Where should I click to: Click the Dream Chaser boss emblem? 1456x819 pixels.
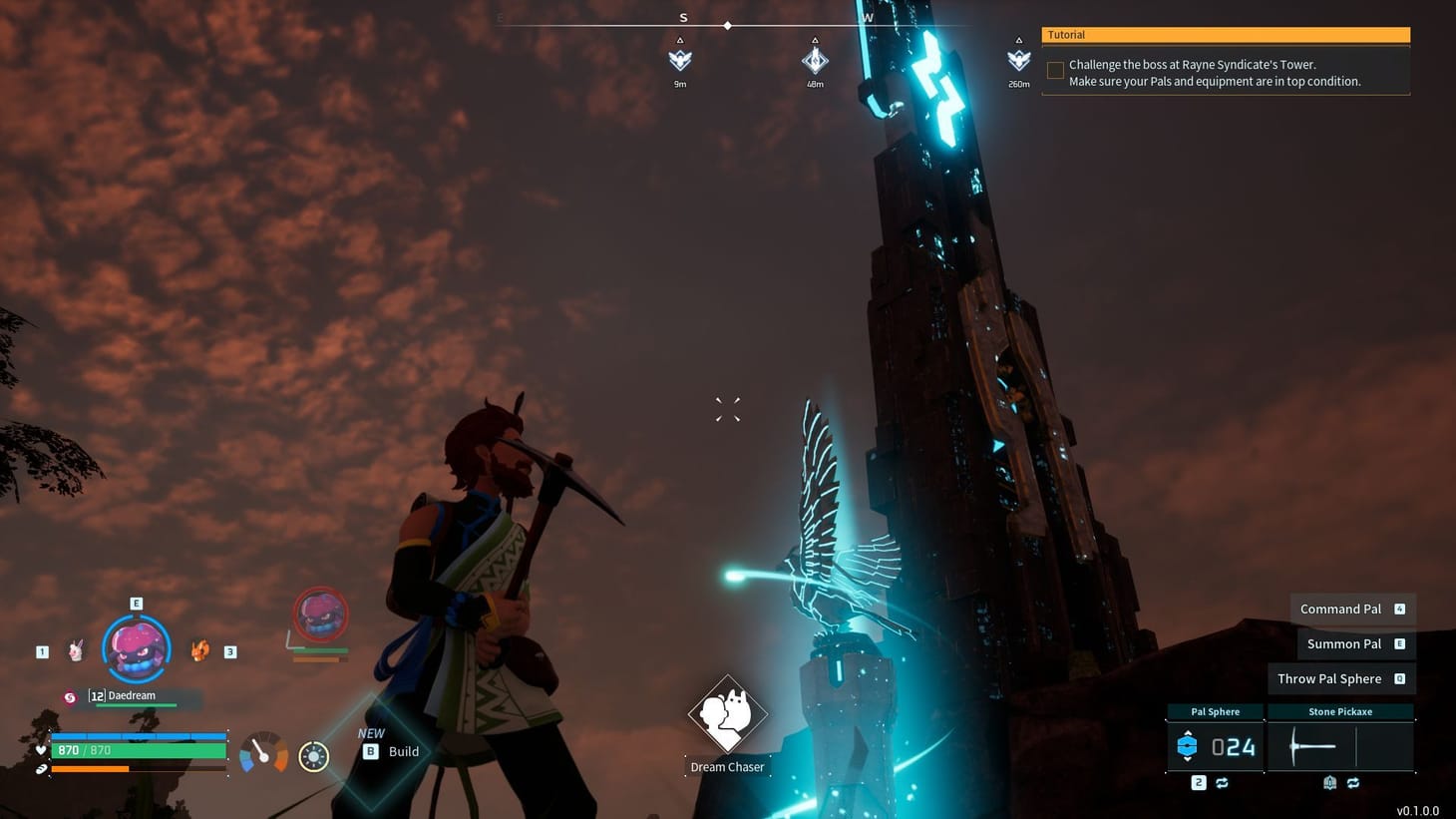point(727,715)
